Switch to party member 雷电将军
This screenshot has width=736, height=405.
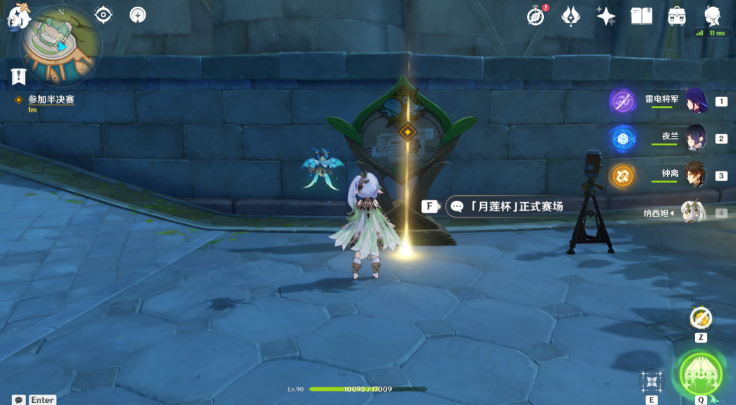tap(694, 101)
